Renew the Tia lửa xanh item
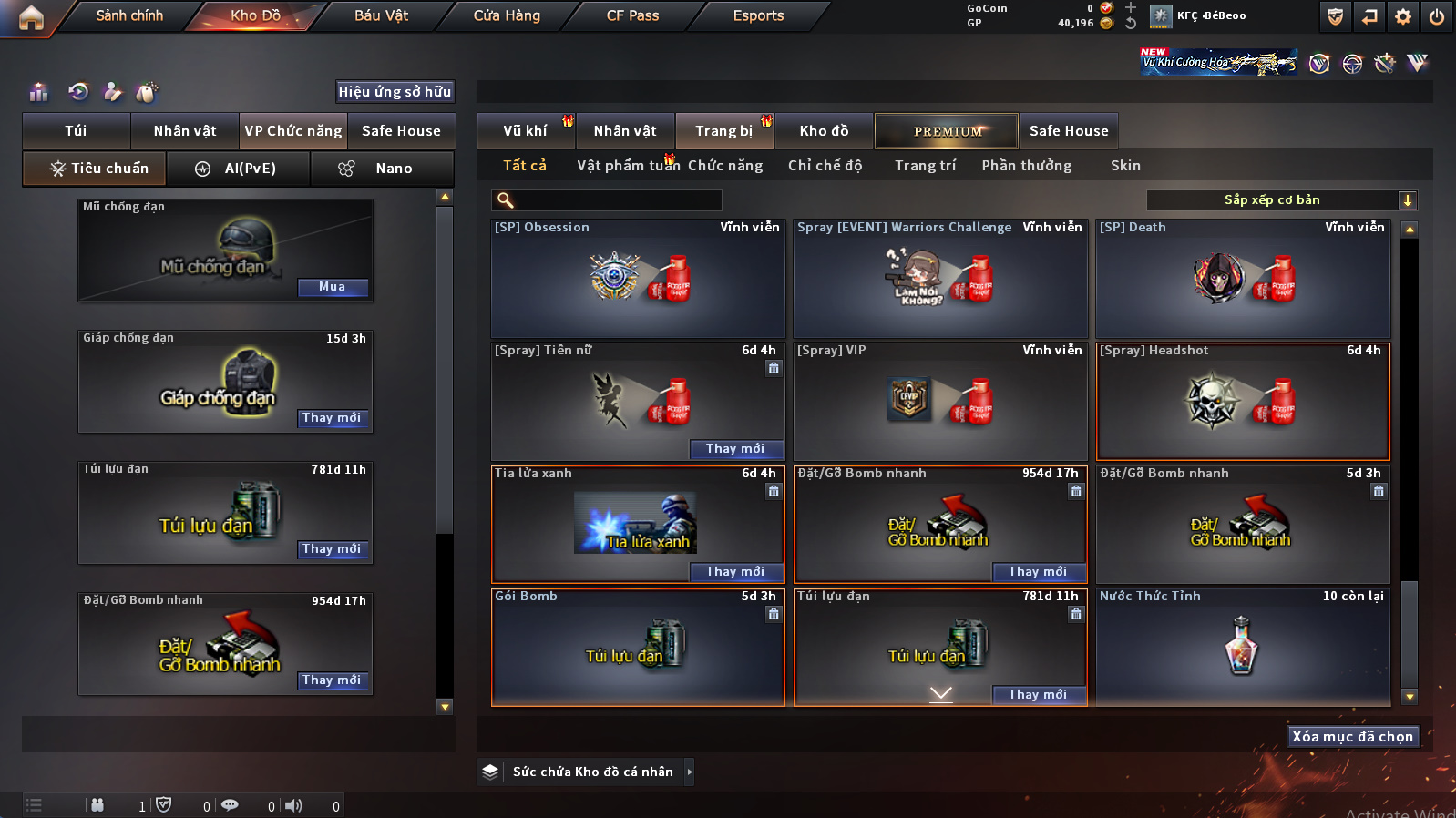The image size is (1456, 818). tap(735, 572)
